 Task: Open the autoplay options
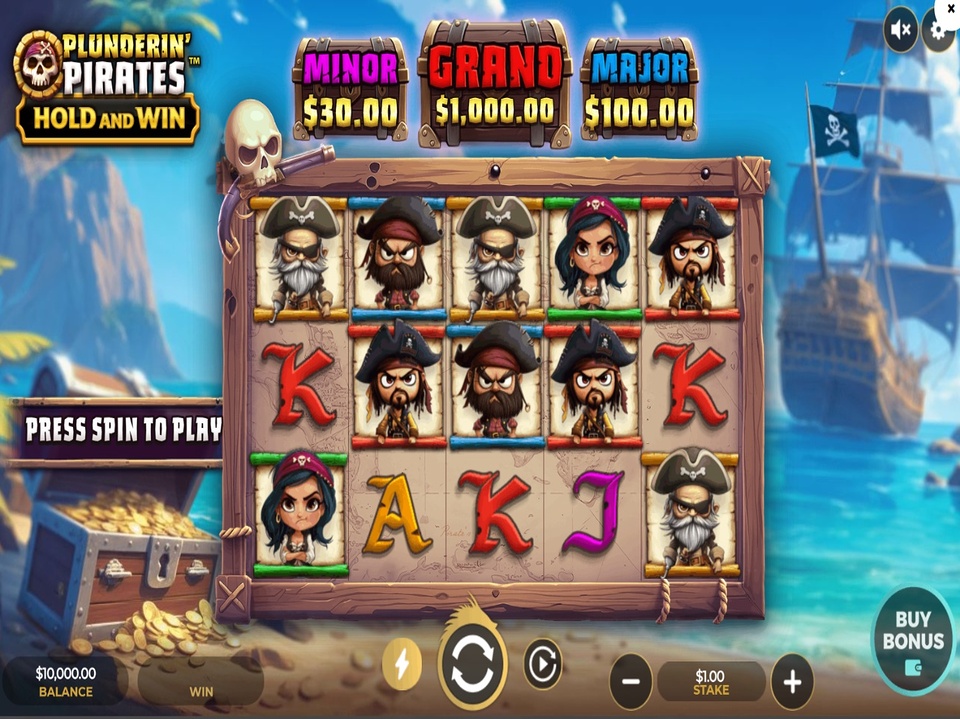543,664
